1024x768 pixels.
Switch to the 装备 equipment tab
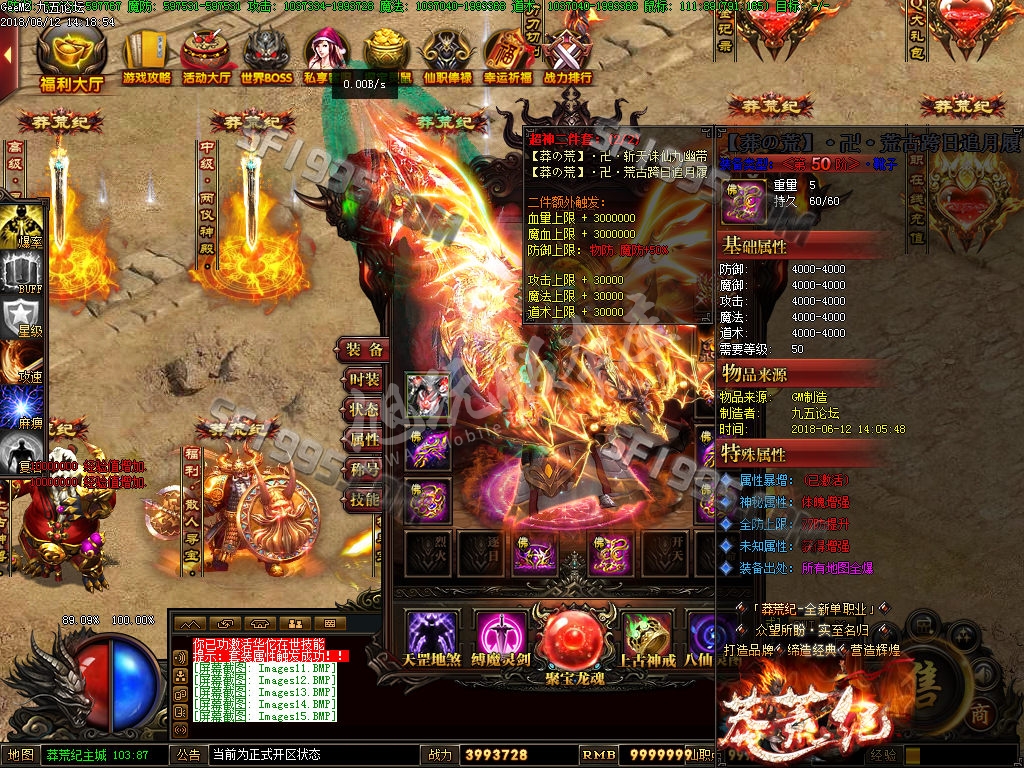[x=363, y=350]
